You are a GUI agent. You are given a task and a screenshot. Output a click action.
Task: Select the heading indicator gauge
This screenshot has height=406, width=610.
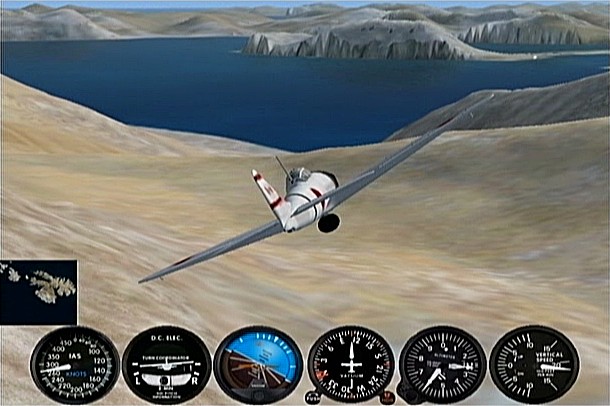pyautogui.click(x=350, y=365)
